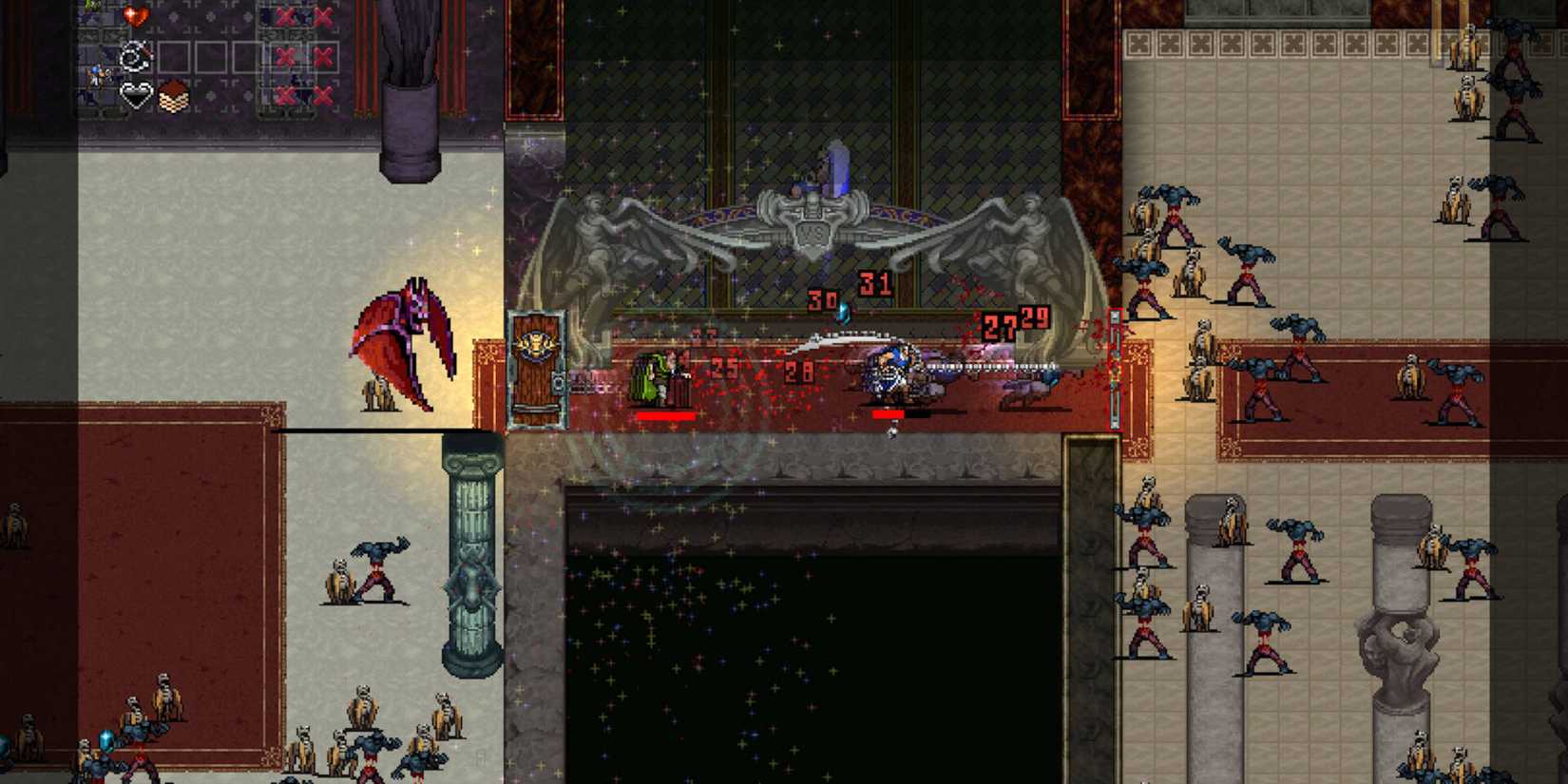This screenshot has height=784, width=1568.
Task: Click the glowing blue crystal among the bottom-left skeletons
Action: coord(106,740)
